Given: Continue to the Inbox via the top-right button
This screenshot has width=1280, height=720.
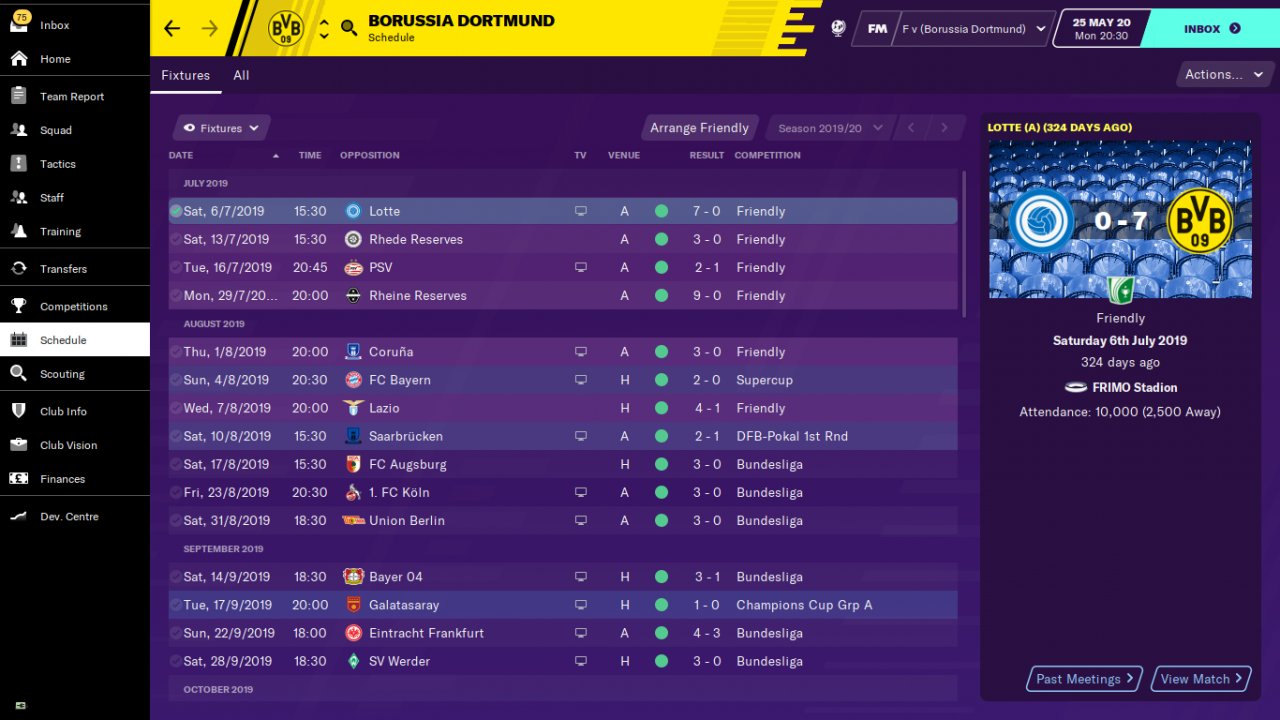Looking at the screenshot, I should point(1211,29).
